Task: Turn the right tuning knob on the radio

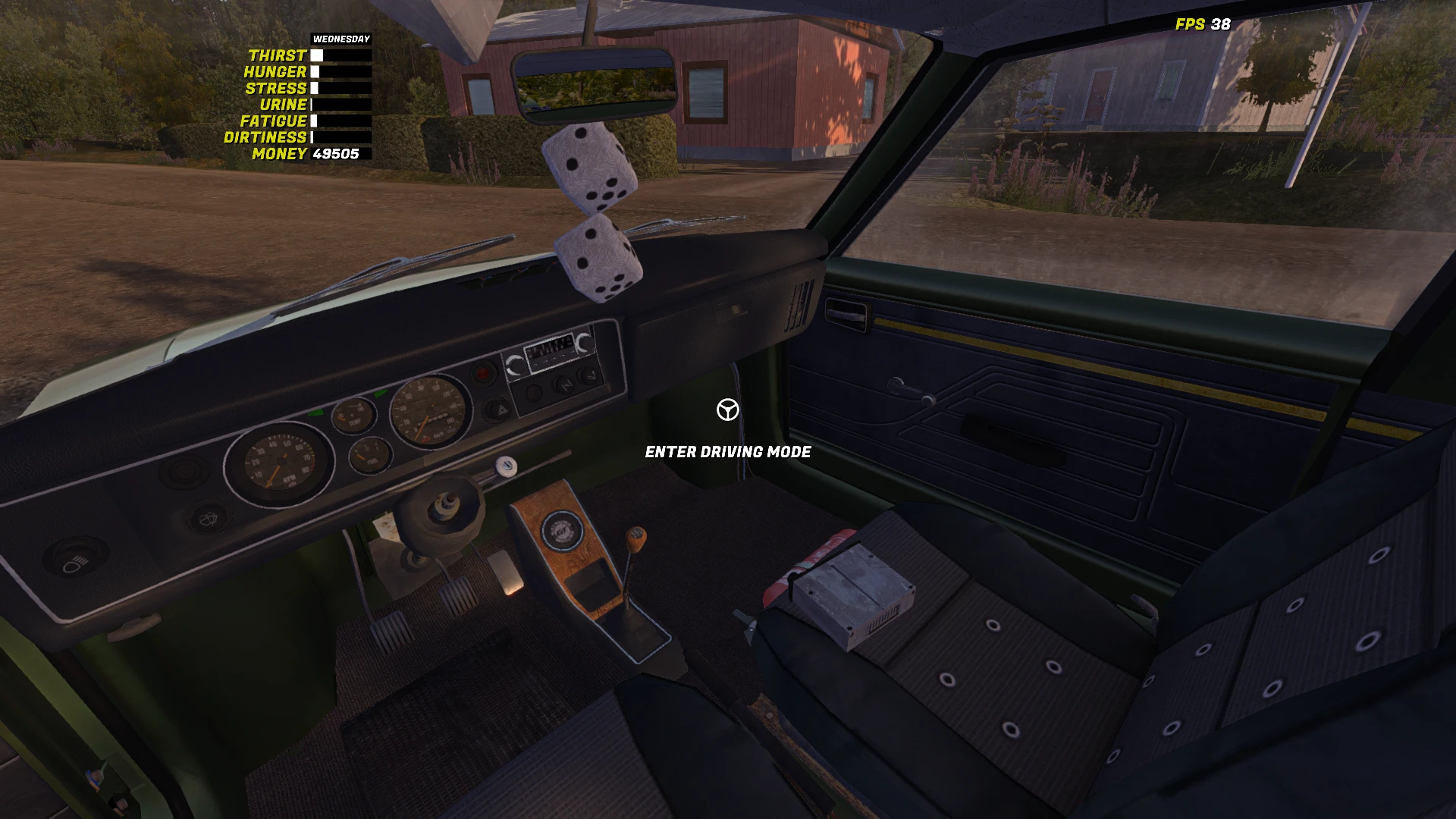Action: click(582, 344)
